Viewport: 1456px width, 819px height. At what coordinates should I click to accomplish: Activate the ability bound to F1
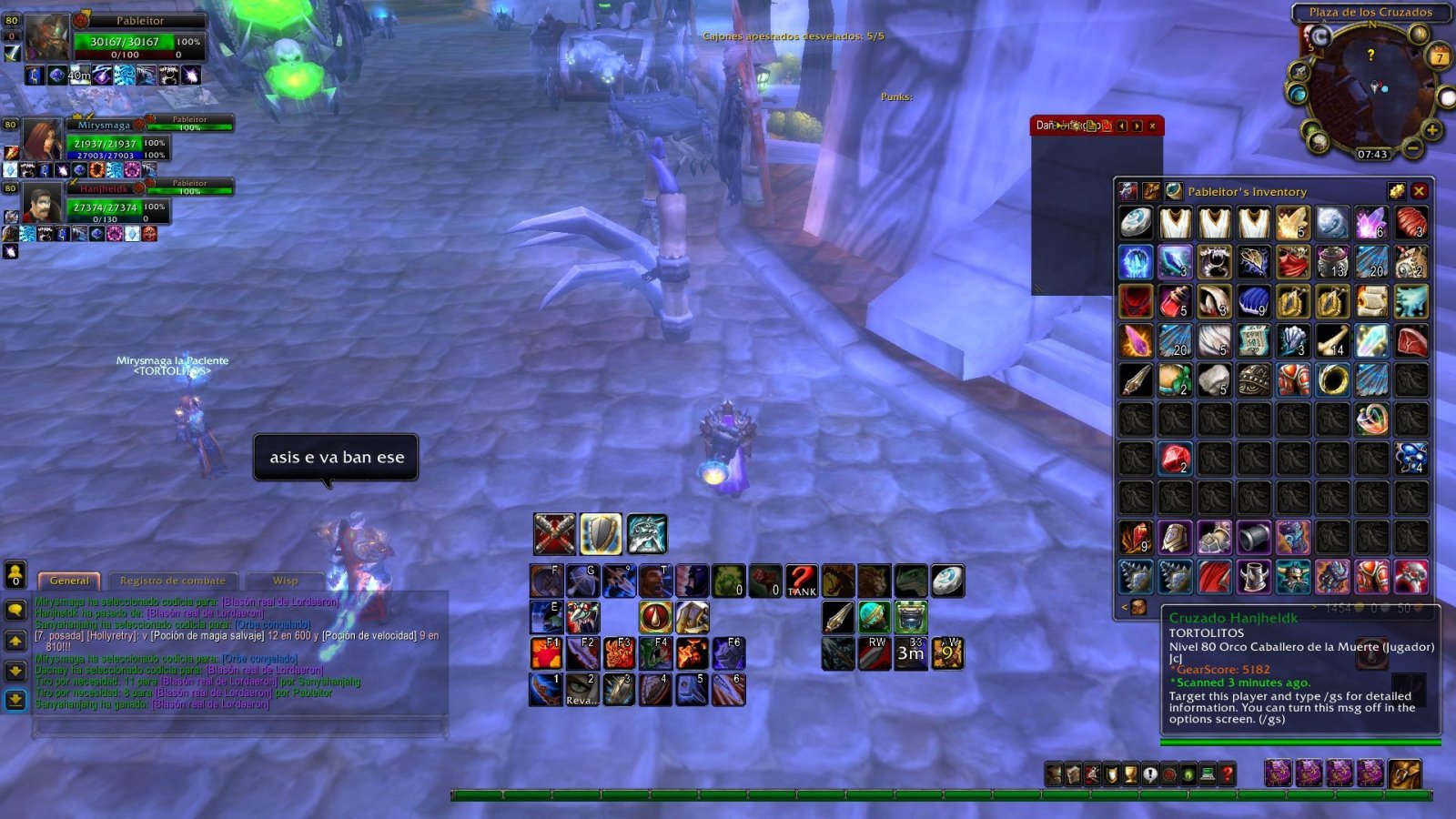546,653
